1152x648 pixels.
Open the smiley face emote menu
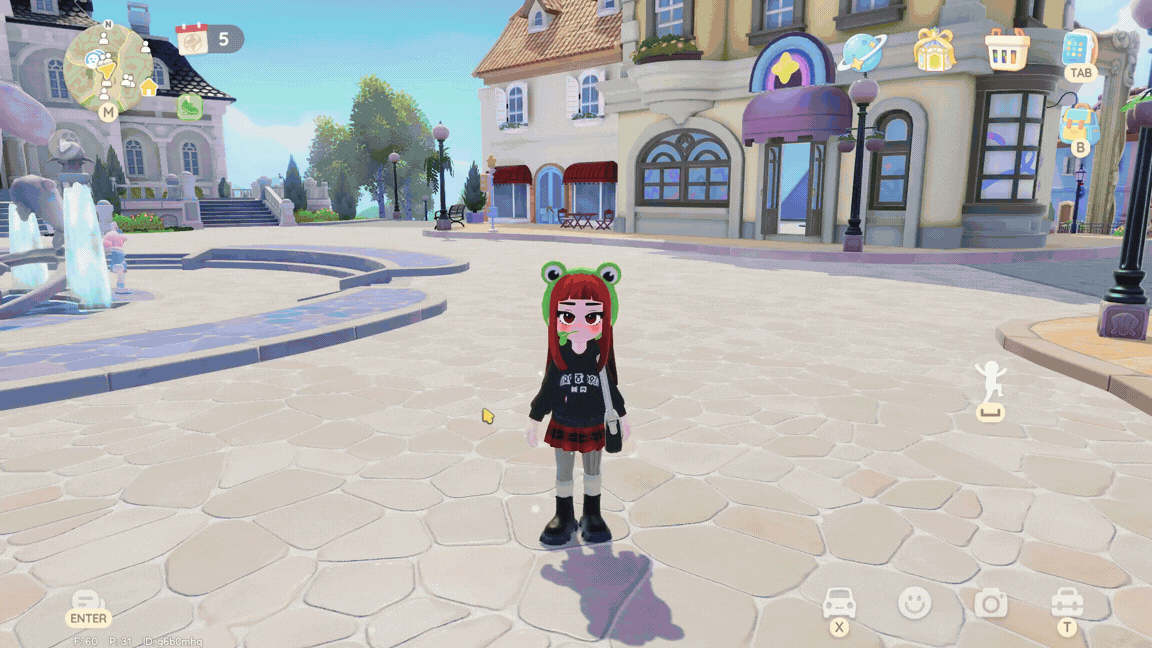pyautogui.click(x=914, y=603)
